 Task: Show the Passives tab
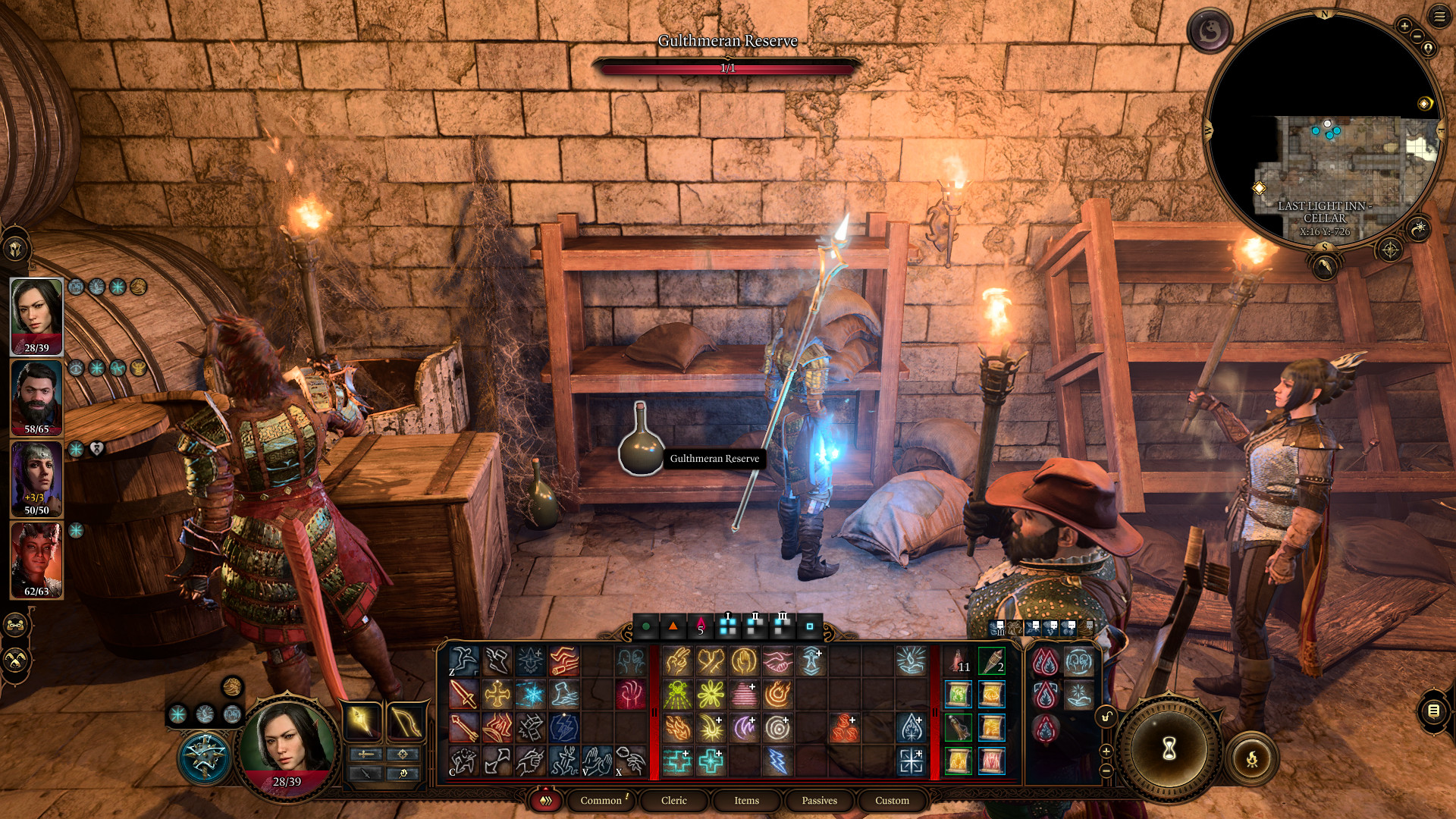tap(819, 800)
